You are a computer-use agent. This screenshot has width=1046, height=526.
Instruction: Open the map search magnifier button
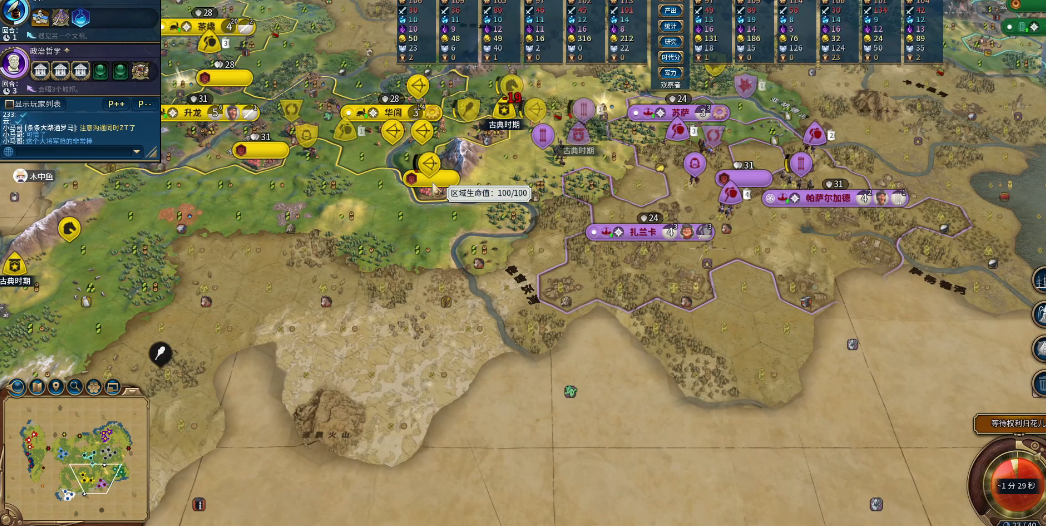(75, 387)
